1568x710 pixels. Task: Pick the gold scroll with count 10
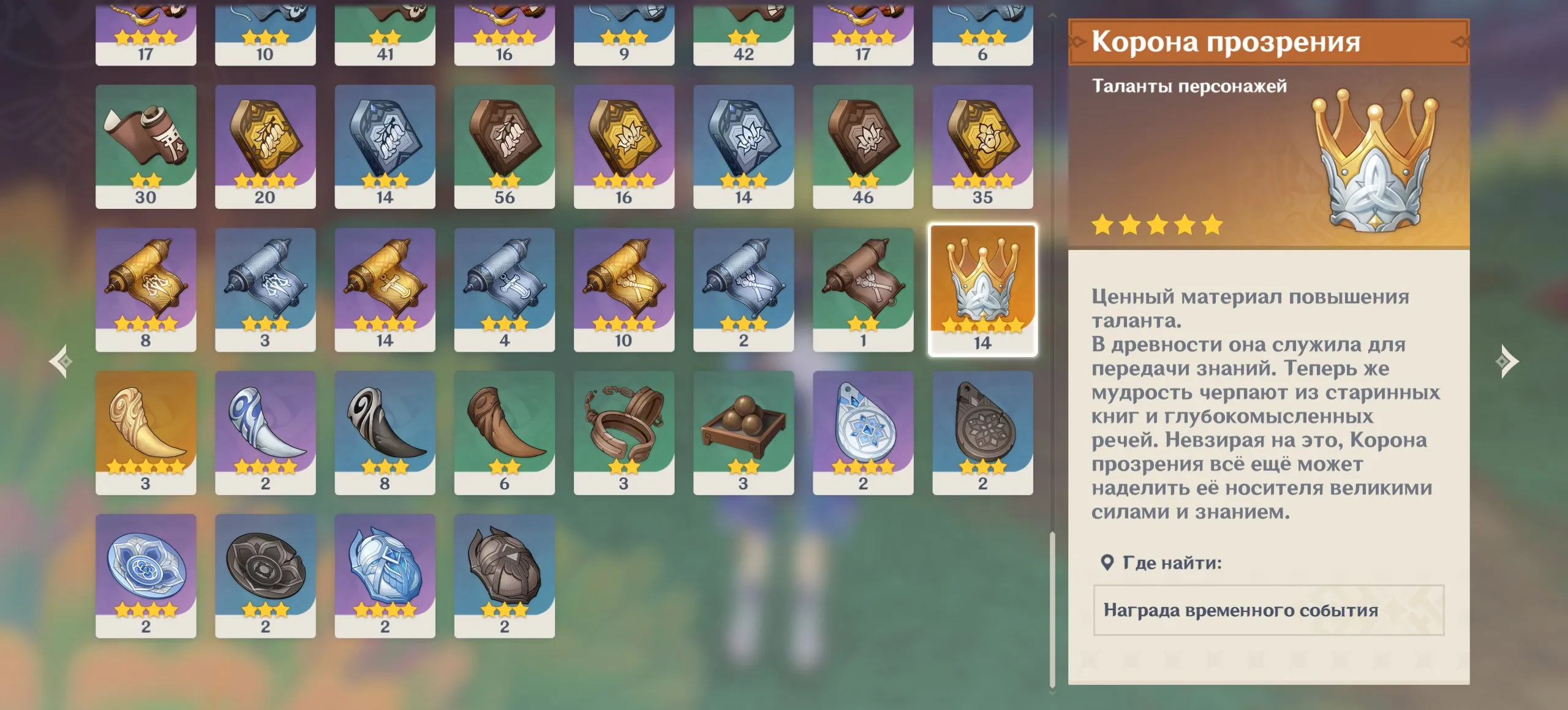point(624,289)
